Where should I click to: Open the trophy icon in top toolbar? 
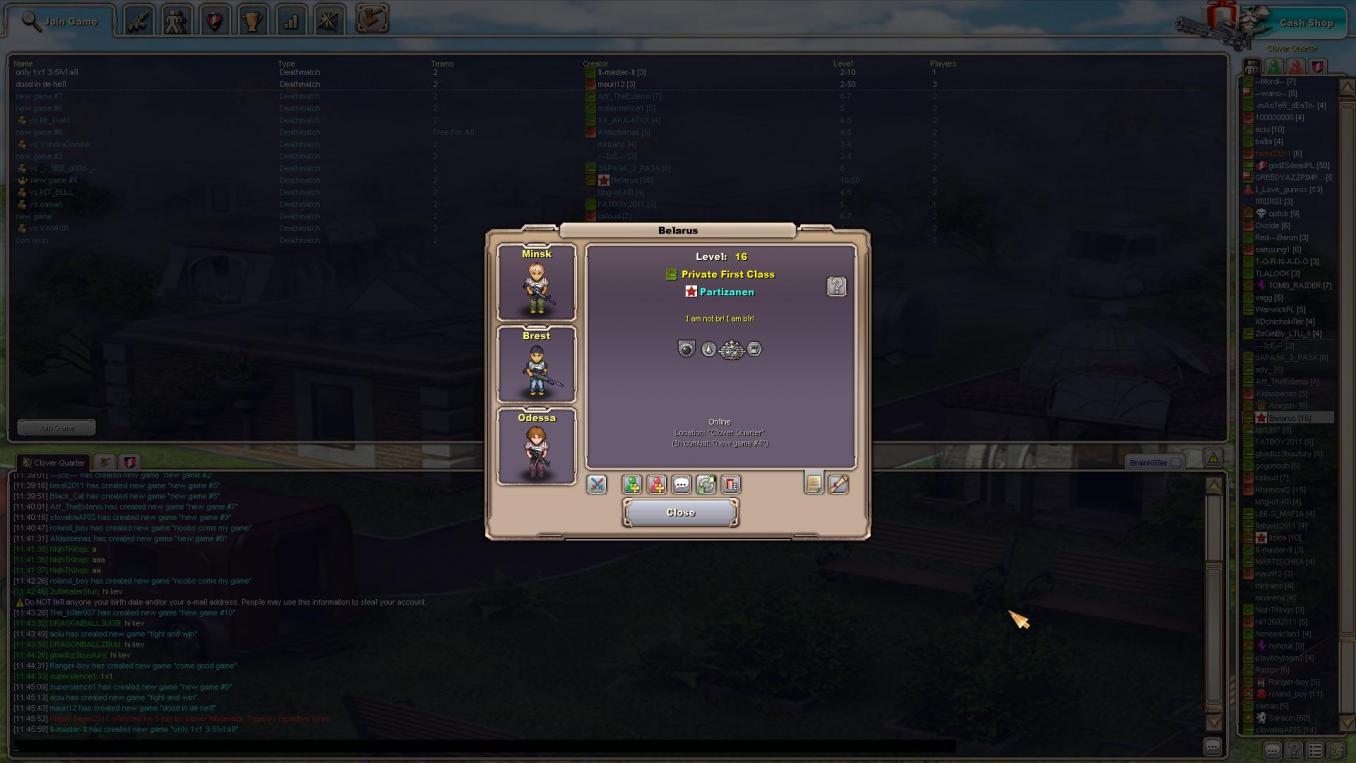coord(253,20)
